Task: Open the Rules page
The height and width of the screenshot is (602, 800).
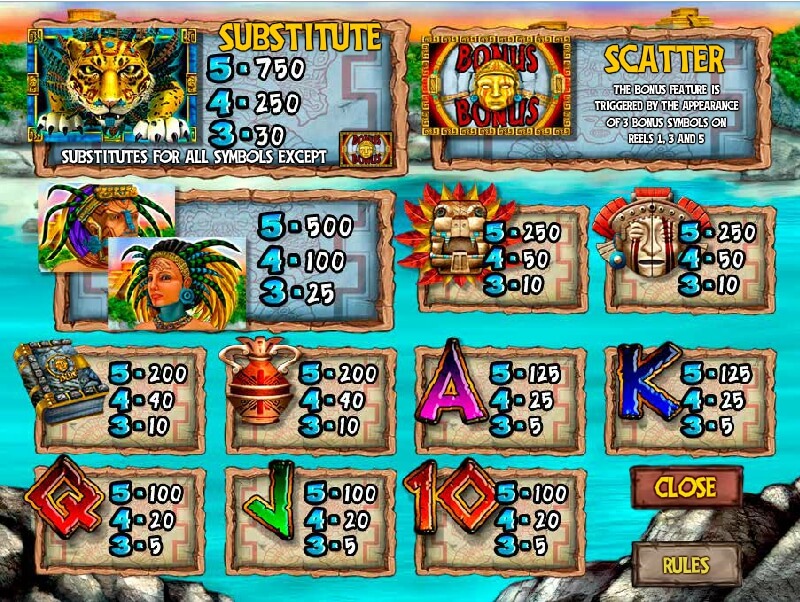Action: coord(686,564)
